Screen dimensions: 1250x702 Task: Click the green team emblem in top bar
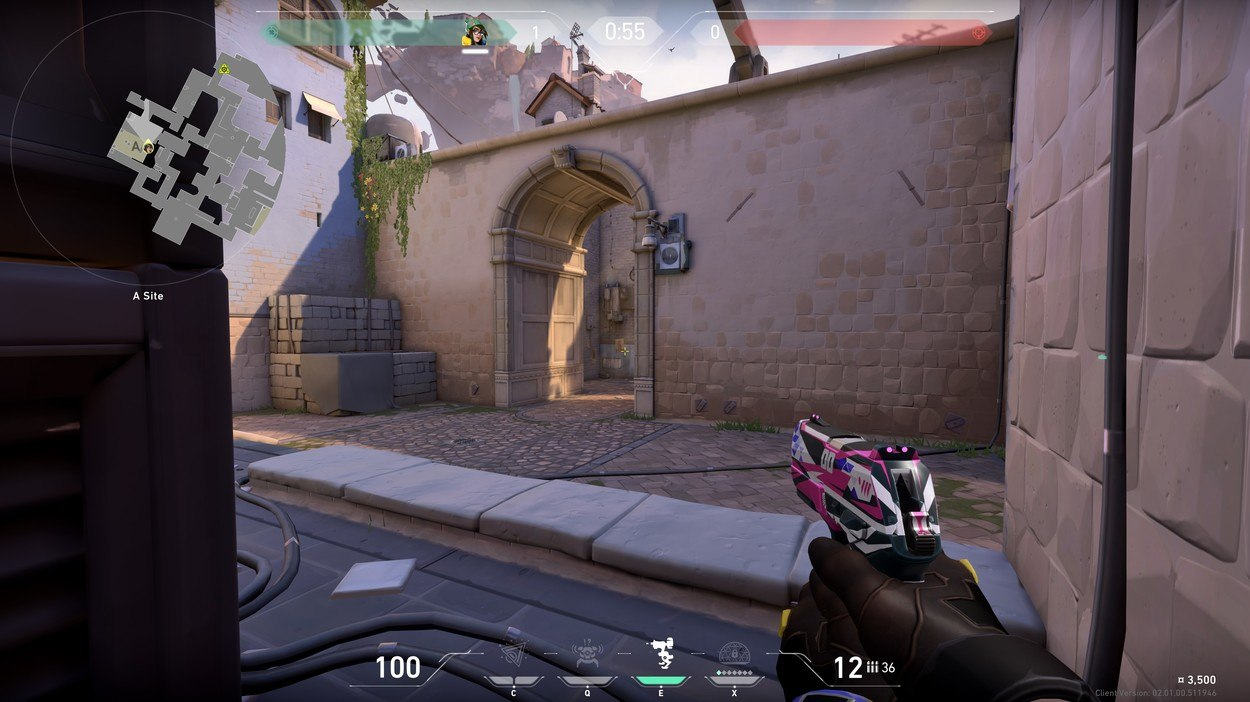270,32
